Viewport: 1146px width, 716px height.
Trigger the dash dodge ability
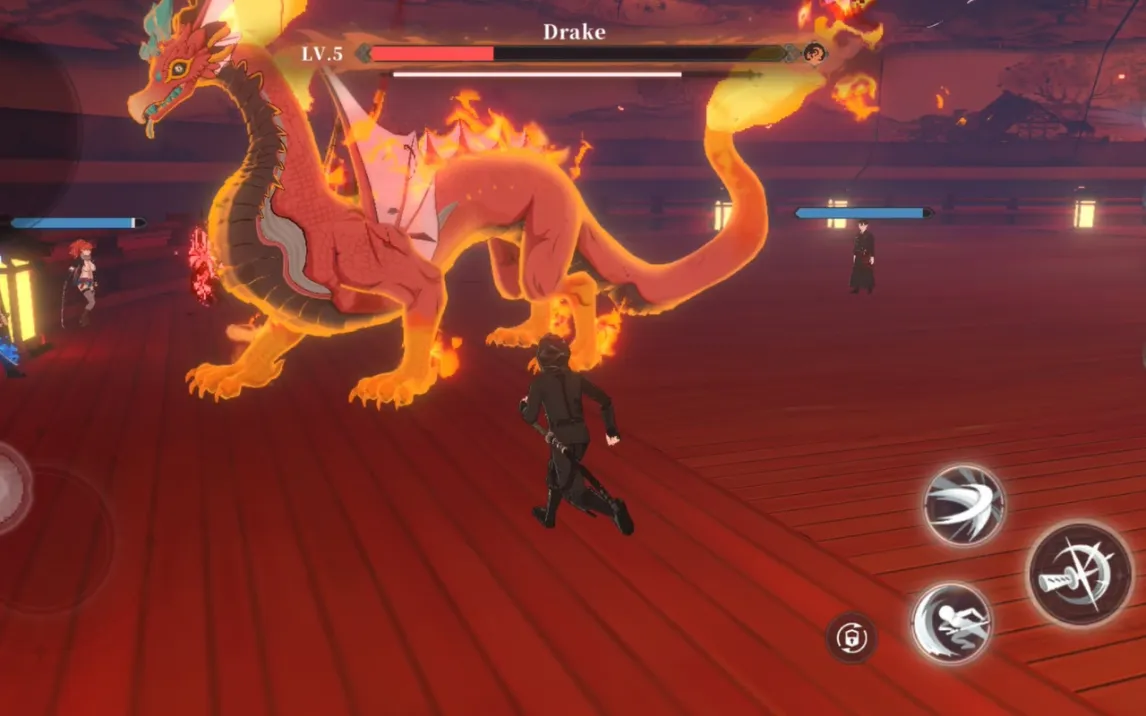coord(951,622)
